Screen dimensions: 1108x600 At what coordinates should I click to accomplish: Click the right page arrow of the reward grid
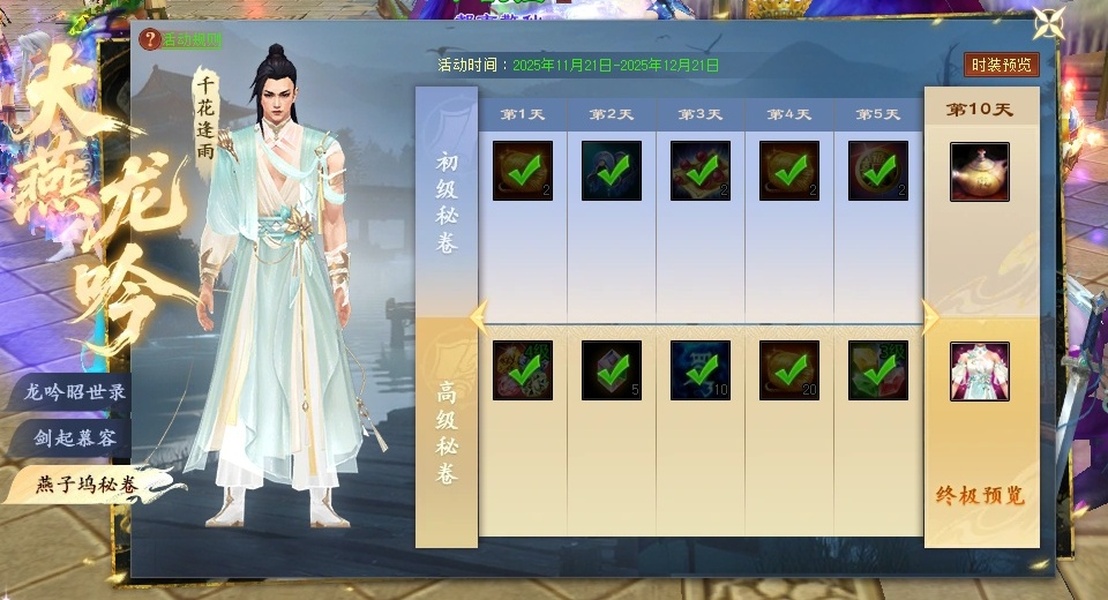tap(930, 317)
